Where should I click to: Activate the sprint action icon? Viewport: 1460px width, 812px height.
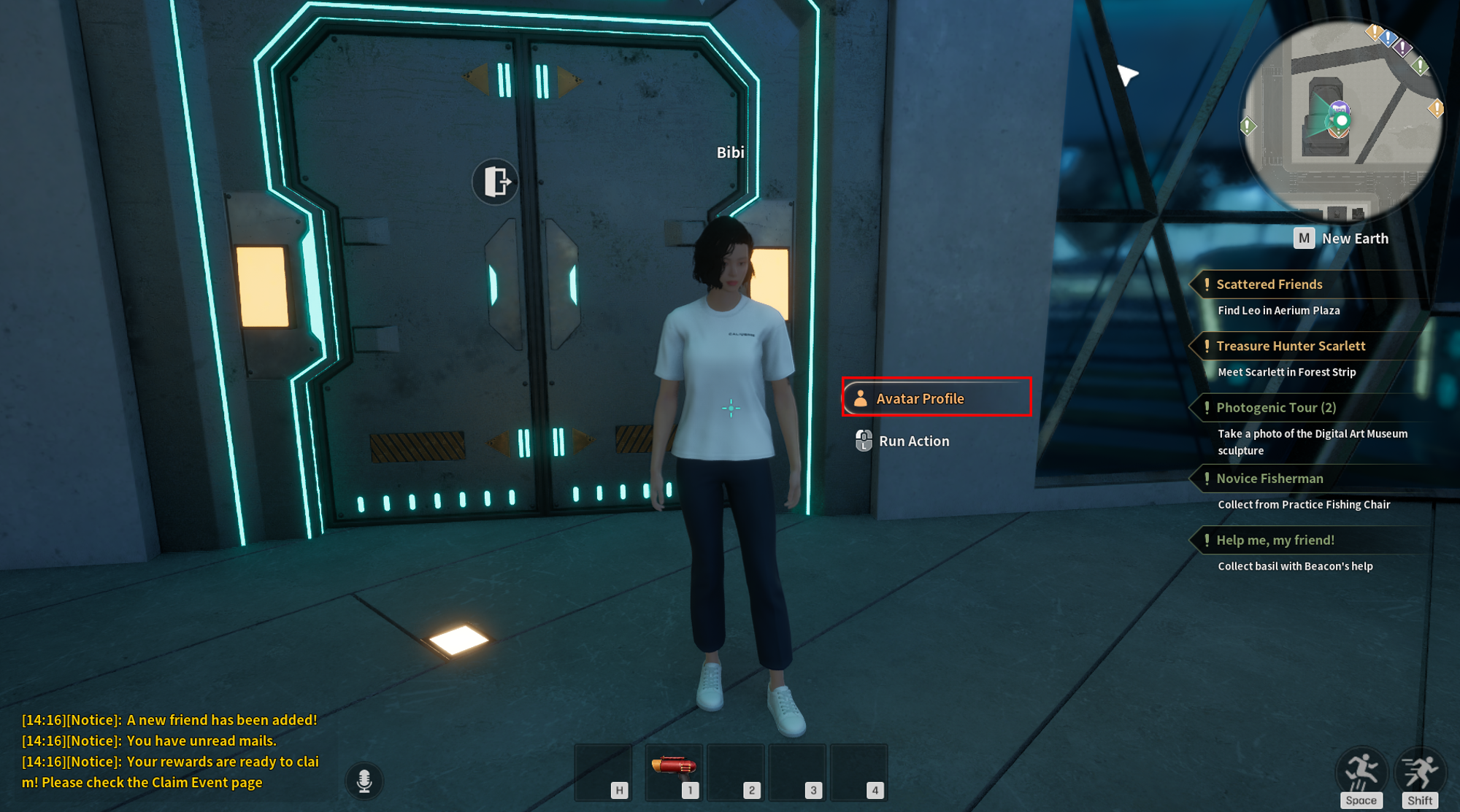point(1420,774)
